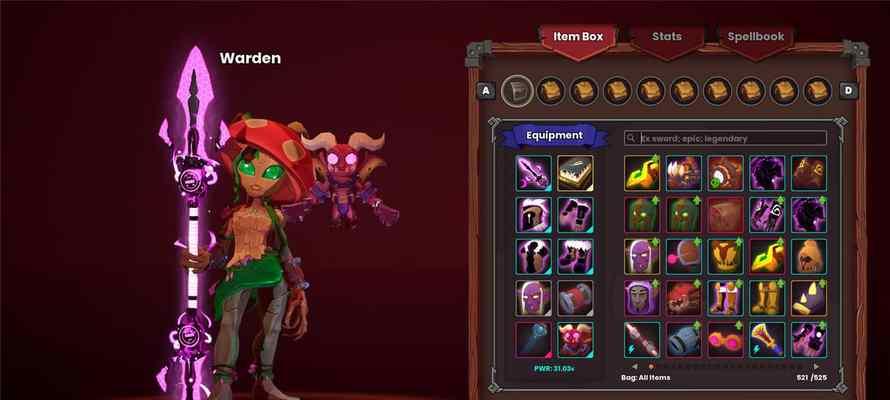Open the Spellbook tab
The height and width of the screenshot is (400, 890).
coord(756,37)
